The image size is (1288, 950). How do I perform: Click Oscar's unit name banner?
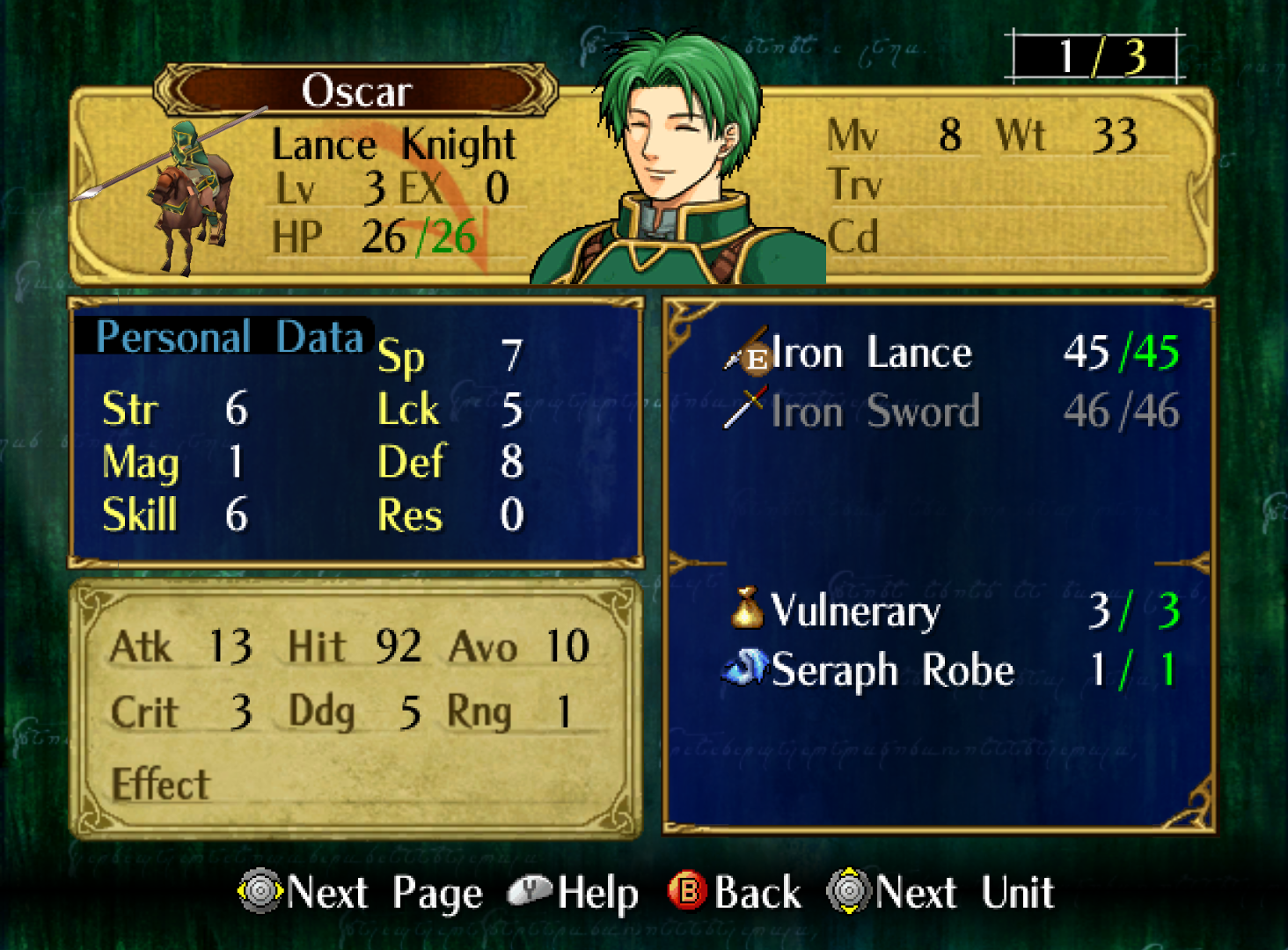356,91
